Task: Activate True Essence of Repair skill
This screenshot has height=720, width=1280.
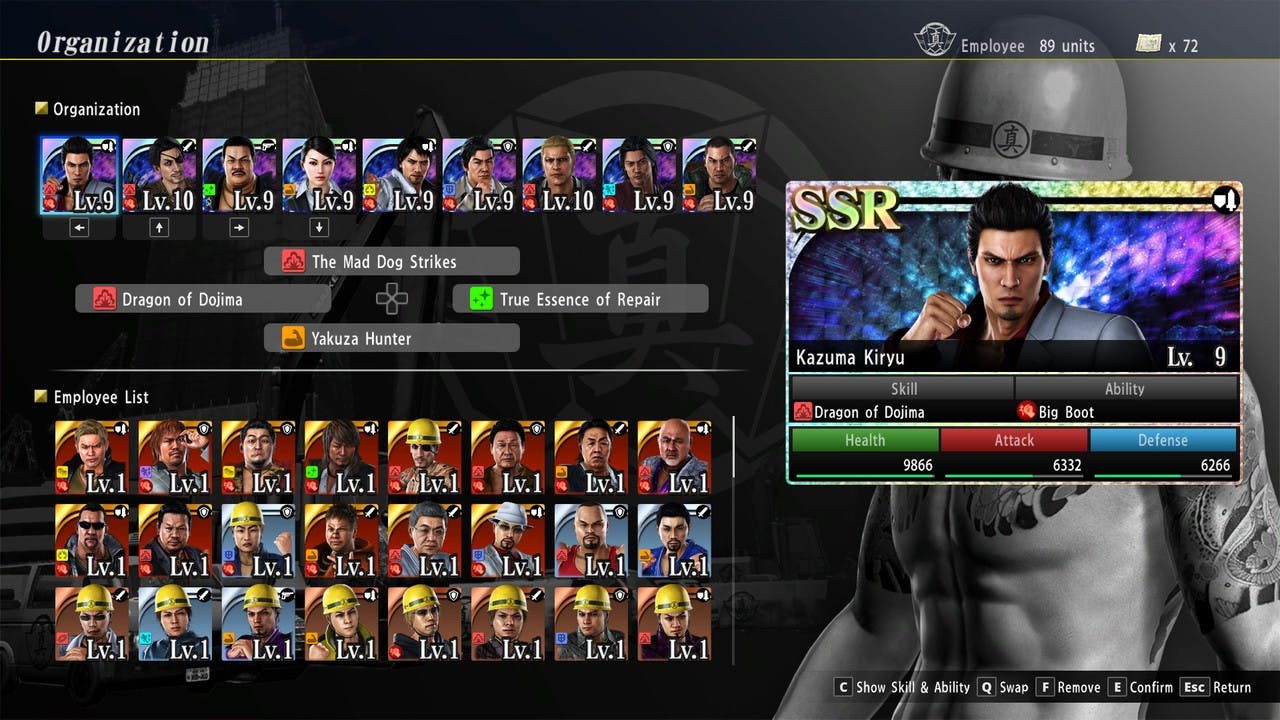Action: pyautogui.click(x=580, y=299)
